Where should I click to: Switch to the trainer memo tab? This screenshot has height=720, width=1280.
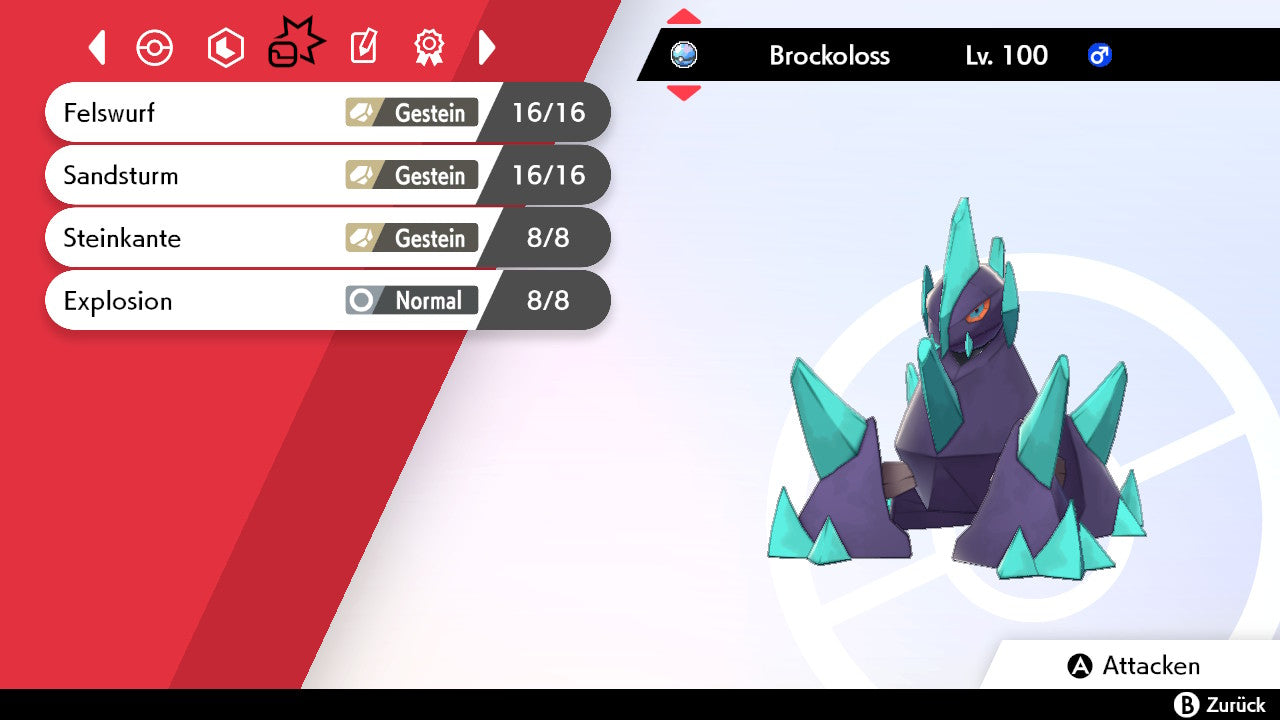coord(363,47)
